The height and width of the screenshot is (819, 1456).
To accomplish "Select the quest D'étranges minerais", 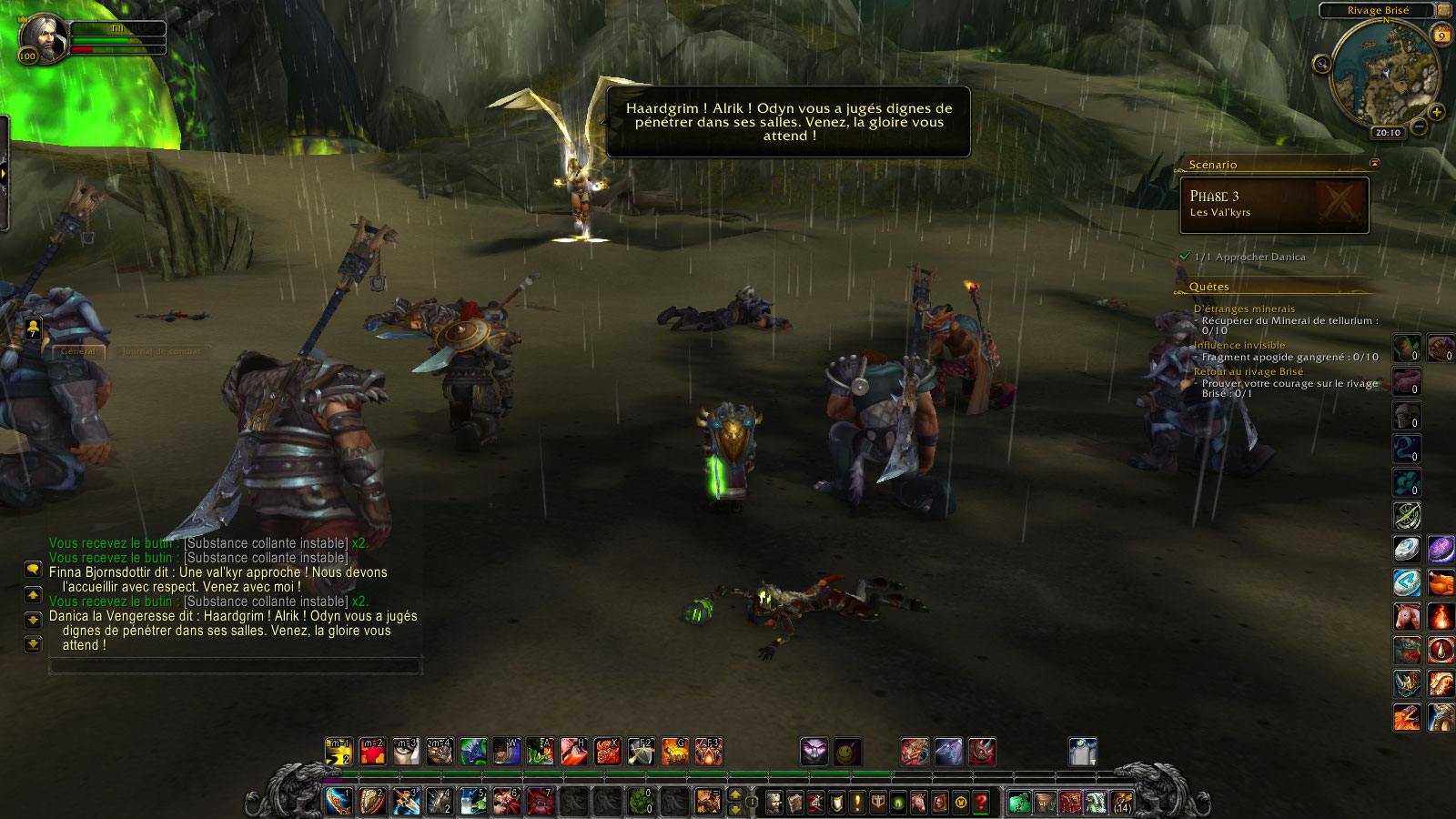I will 1244,308.
